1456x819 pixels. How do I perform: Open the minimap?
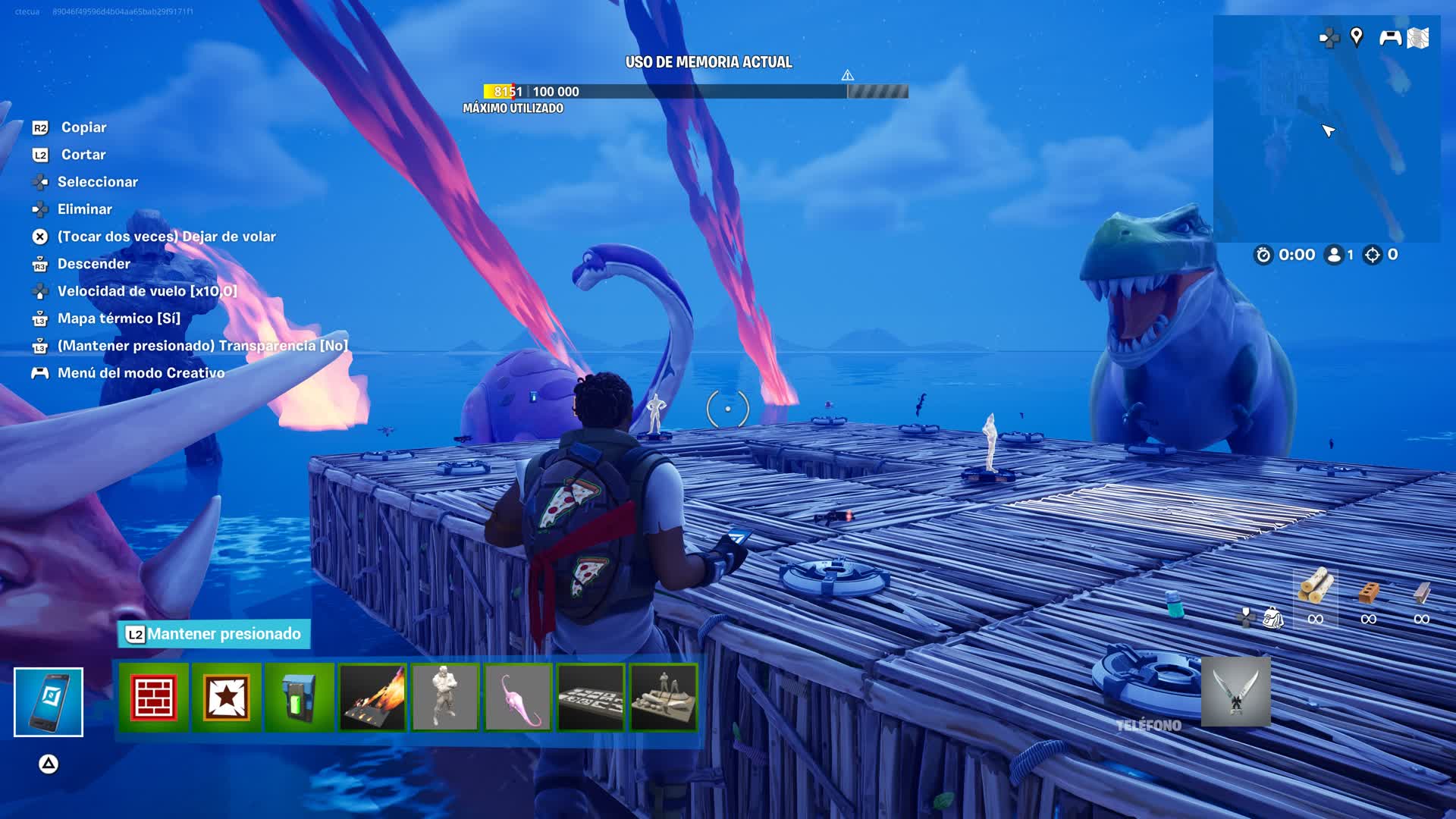(x=1326, y=129)
